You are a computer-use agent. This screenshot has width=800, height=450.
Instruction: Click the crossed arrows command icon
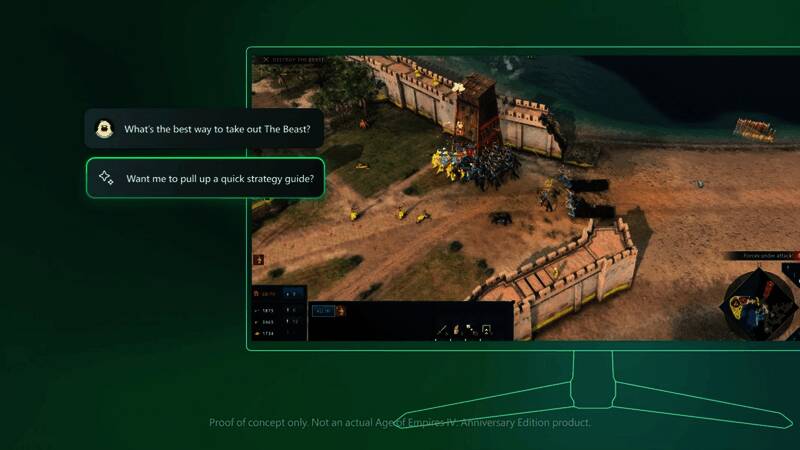tap(469, 328)
